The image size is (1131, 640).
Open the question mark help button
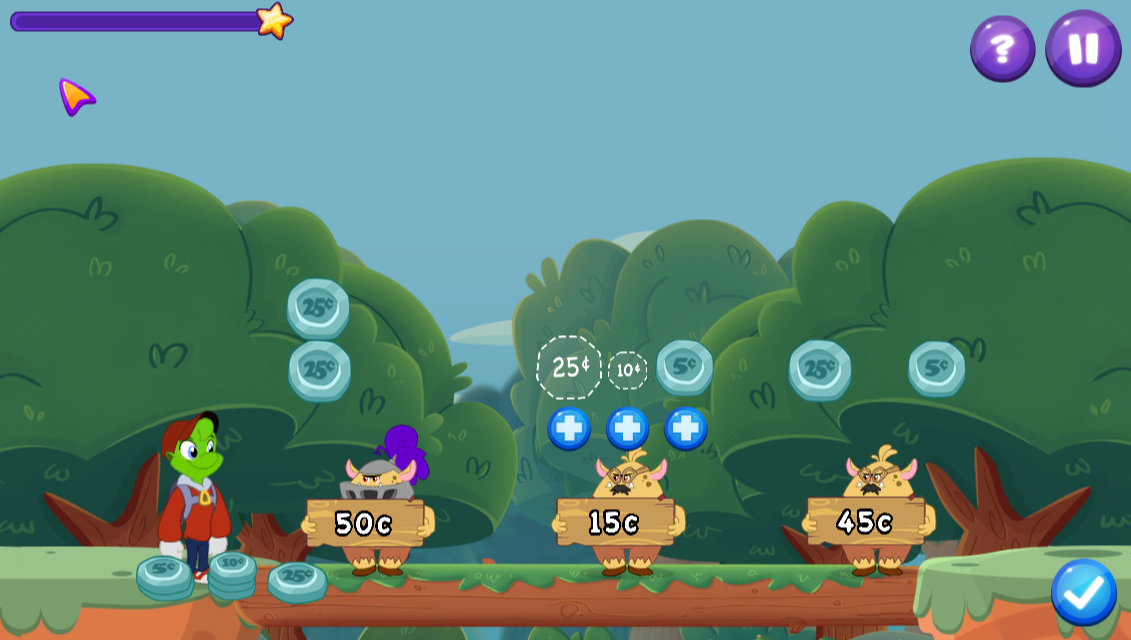(1002, 47)
